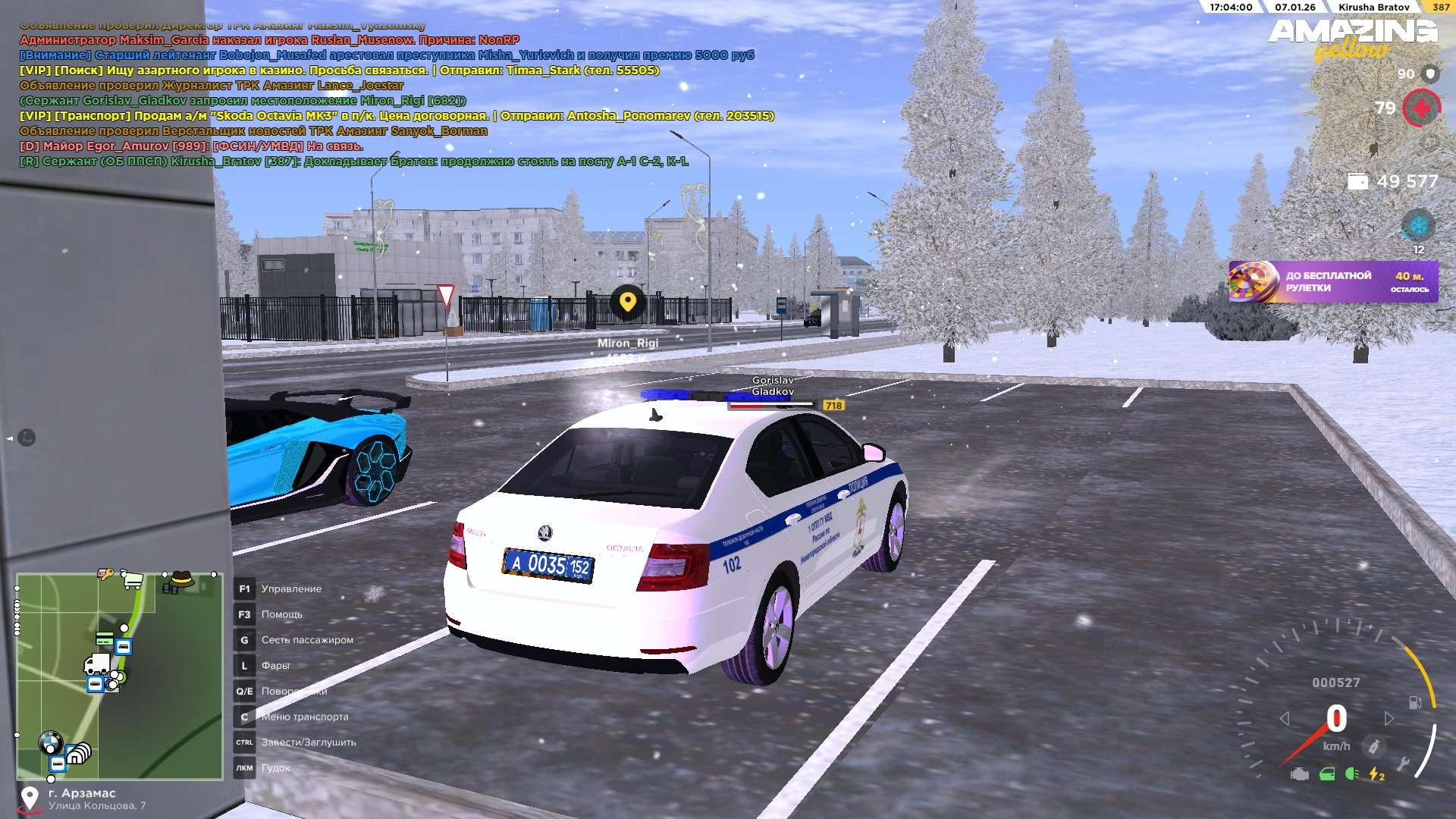Click the shopping cart marker on minimap
Screen dimensions: 1456x819
pos(133,580)
